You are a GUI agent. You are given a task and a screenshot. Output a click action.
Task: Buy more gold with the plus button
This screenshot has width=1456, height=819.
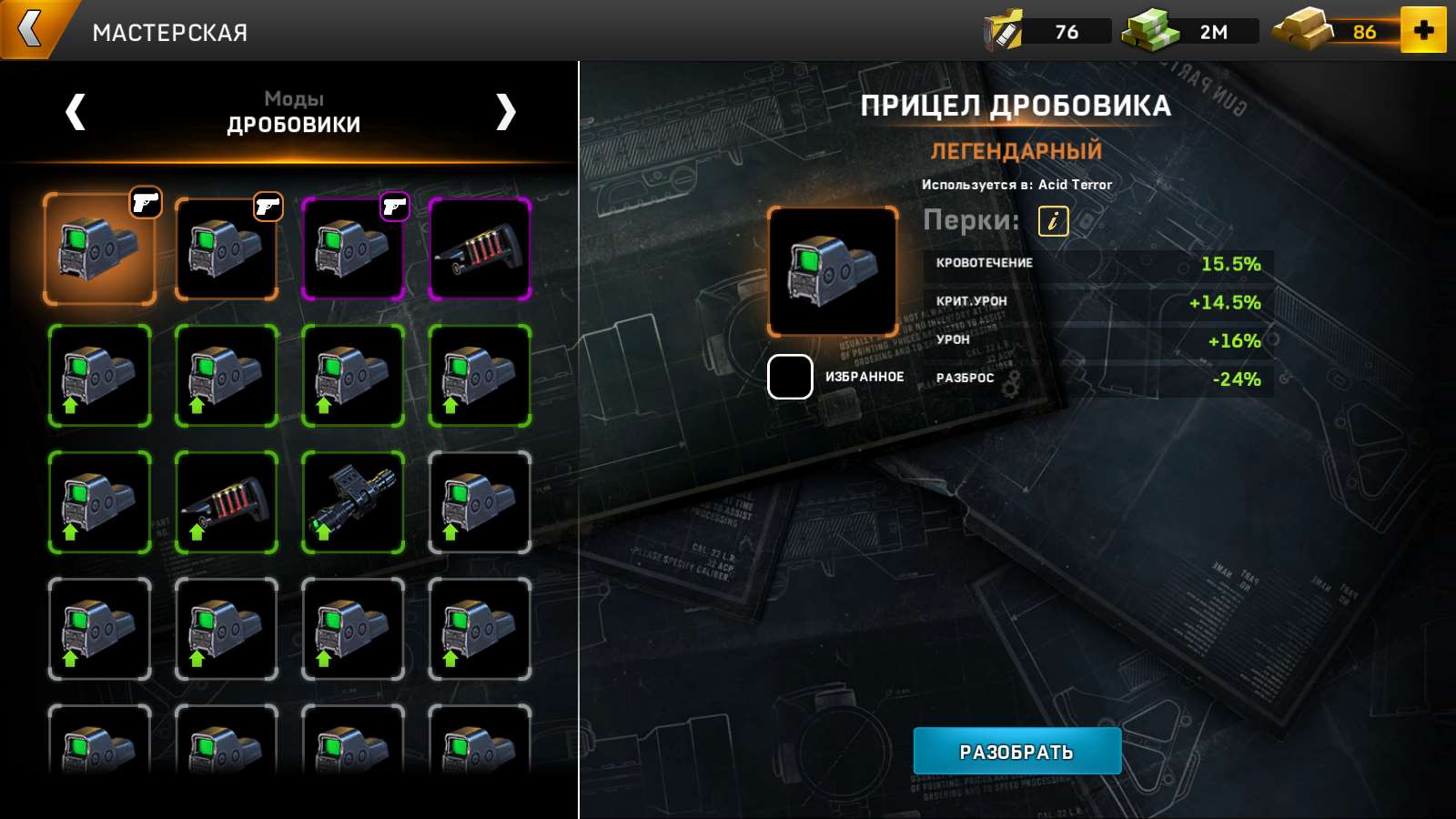pyautogui.click(x=1423, y=30)
